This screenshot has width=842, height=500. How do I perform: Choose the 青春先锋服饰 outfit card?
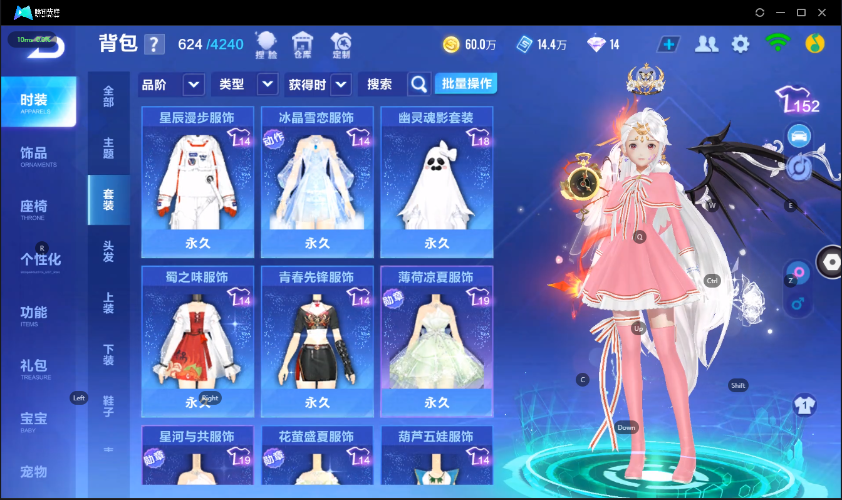click(x=317, y=341)
